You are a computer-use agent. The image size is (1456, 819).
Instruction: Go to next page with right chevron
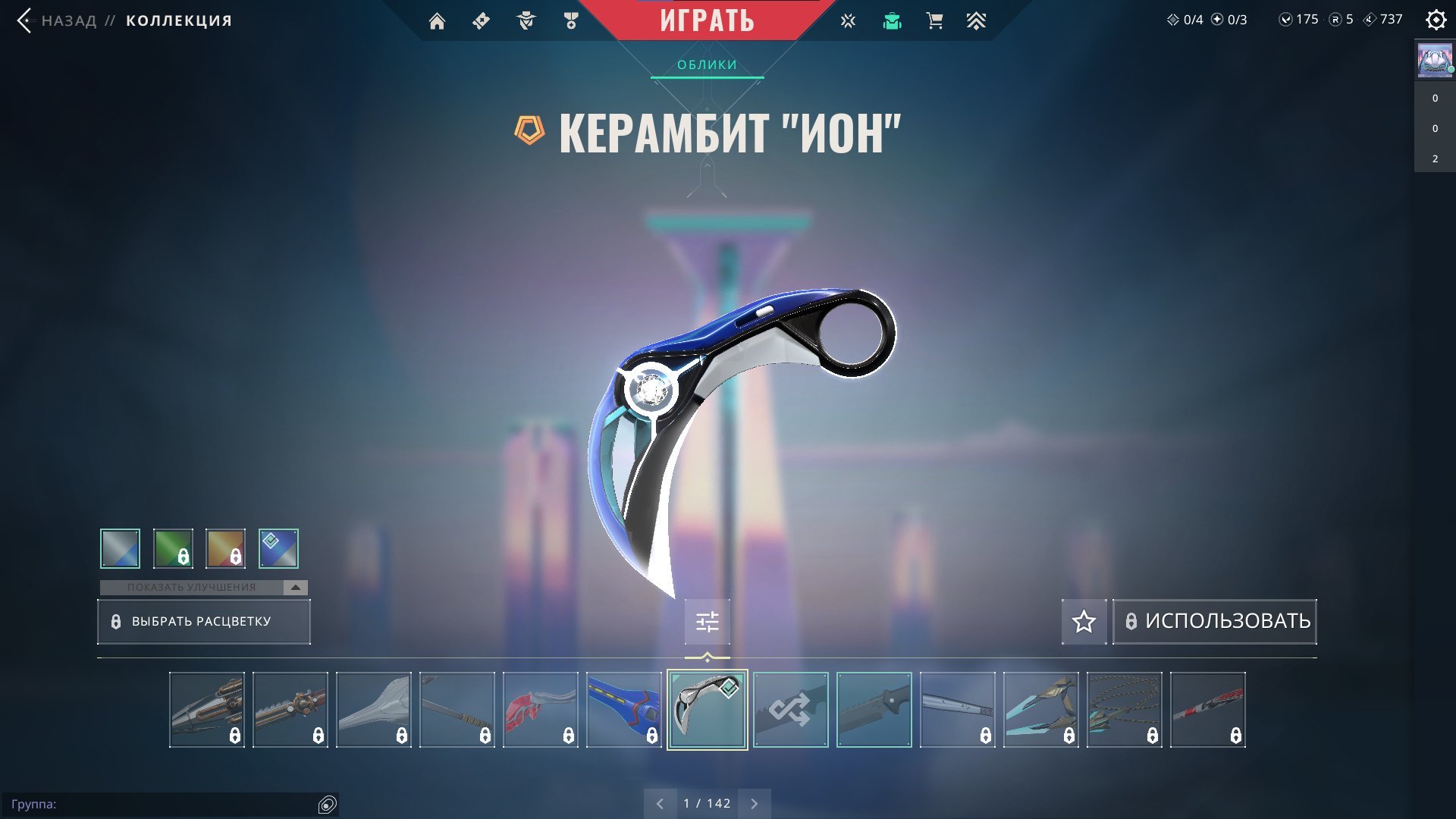pos(754,802)
